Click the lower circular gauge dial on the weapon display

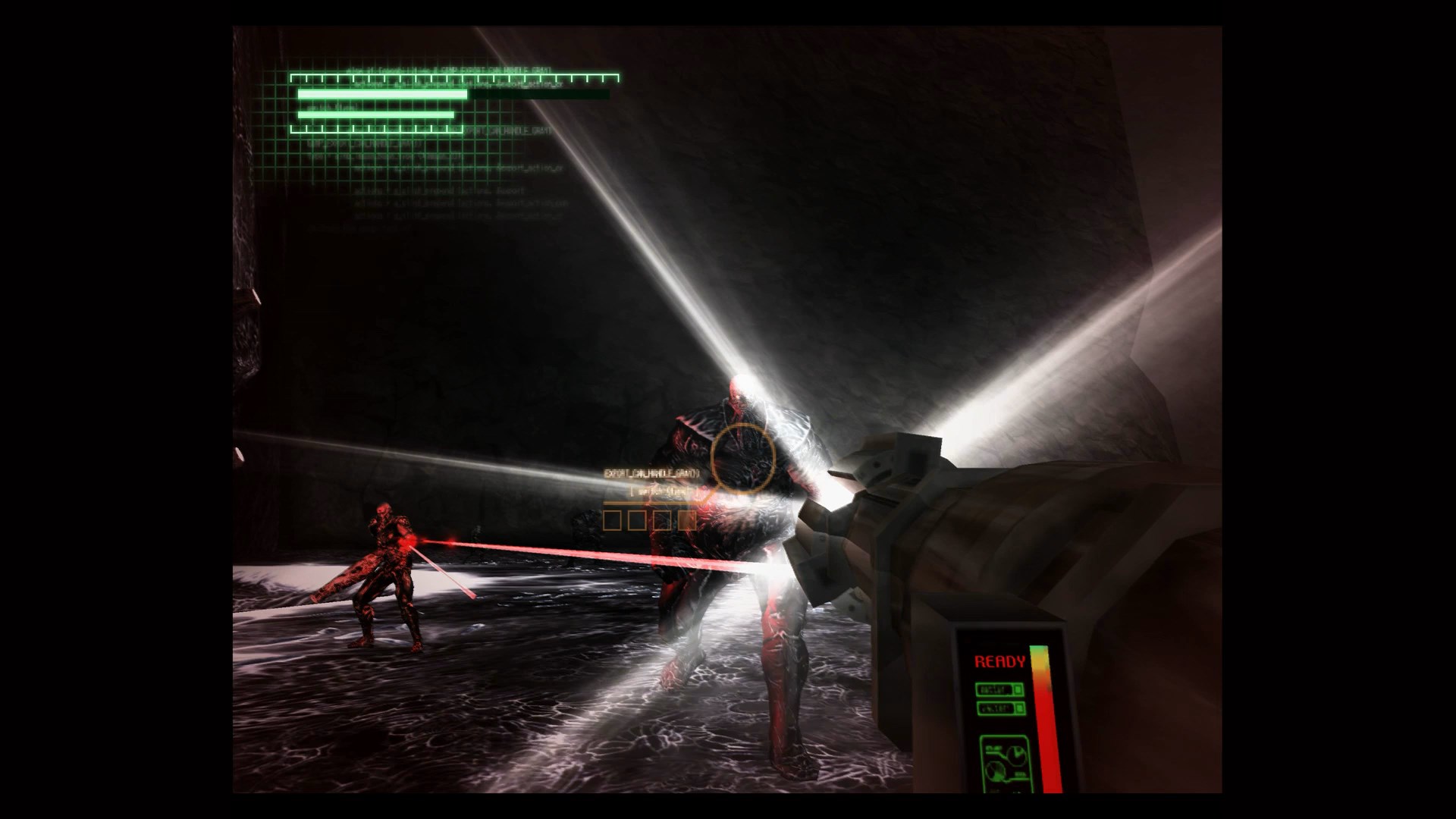(x=996, y=771)
